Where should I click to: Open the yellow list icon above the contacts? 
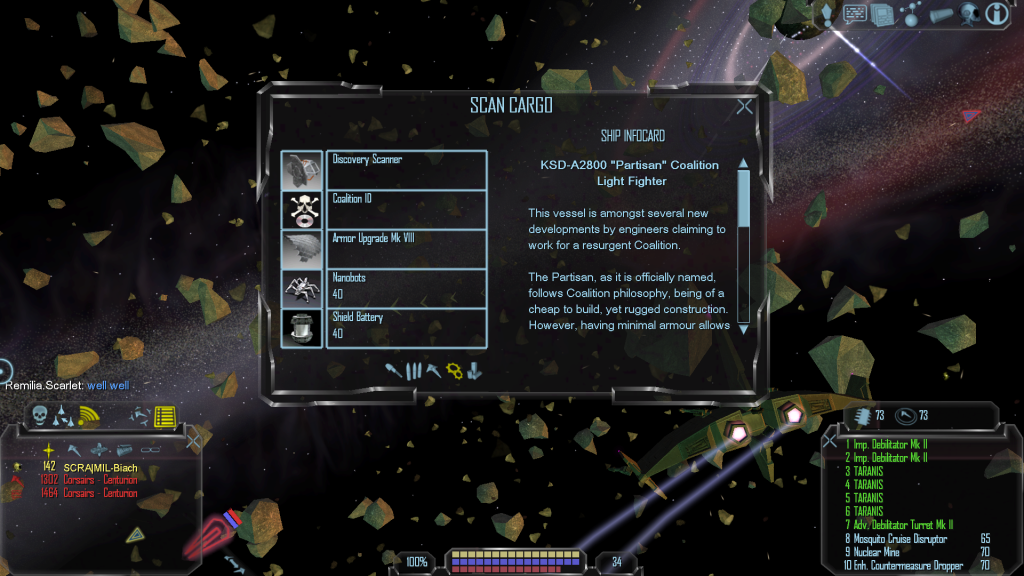tap(165, 415)
